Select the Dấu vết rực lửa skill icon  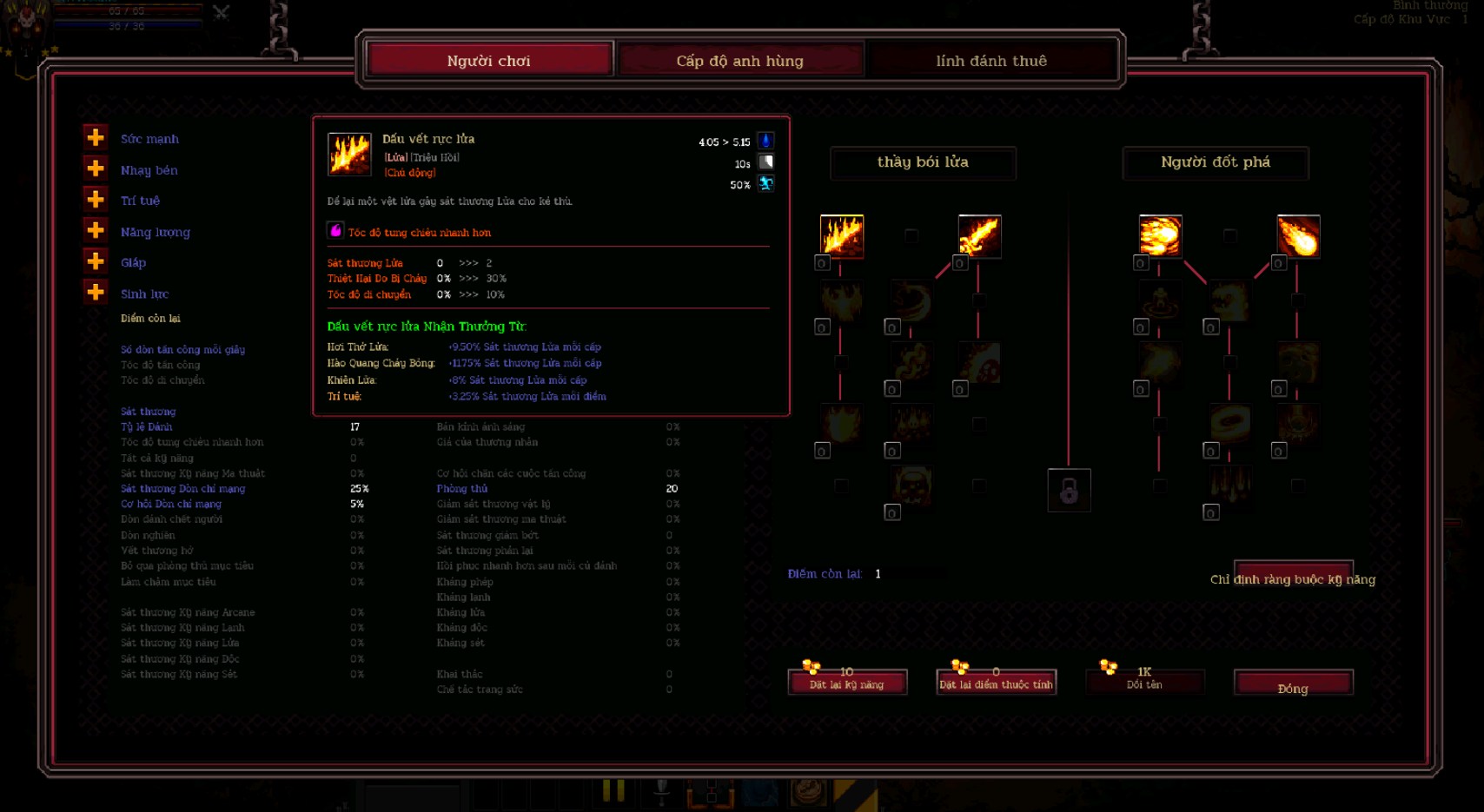coord(842,236)
